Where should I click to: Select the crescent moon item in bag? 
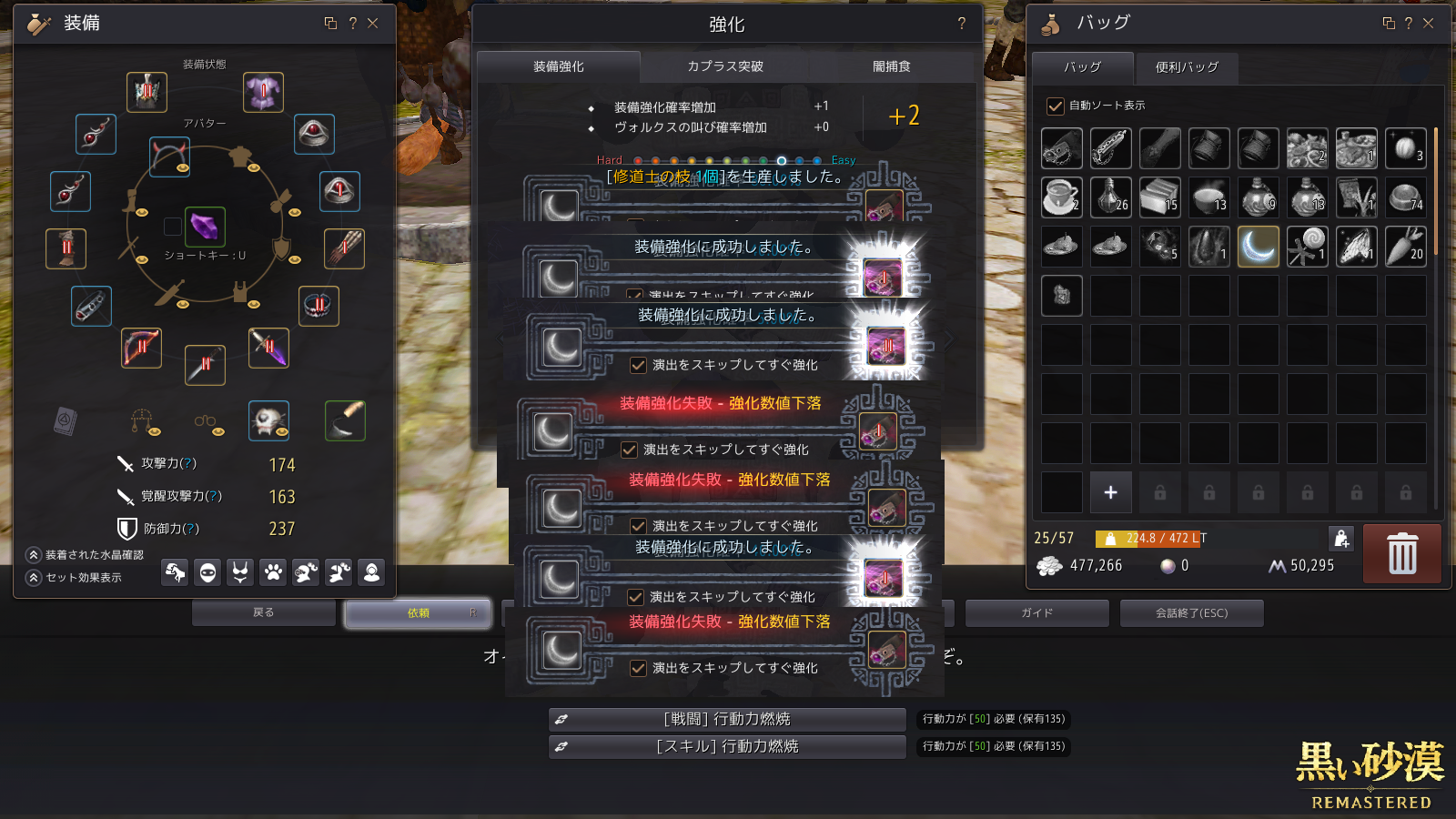(1258, 247)
